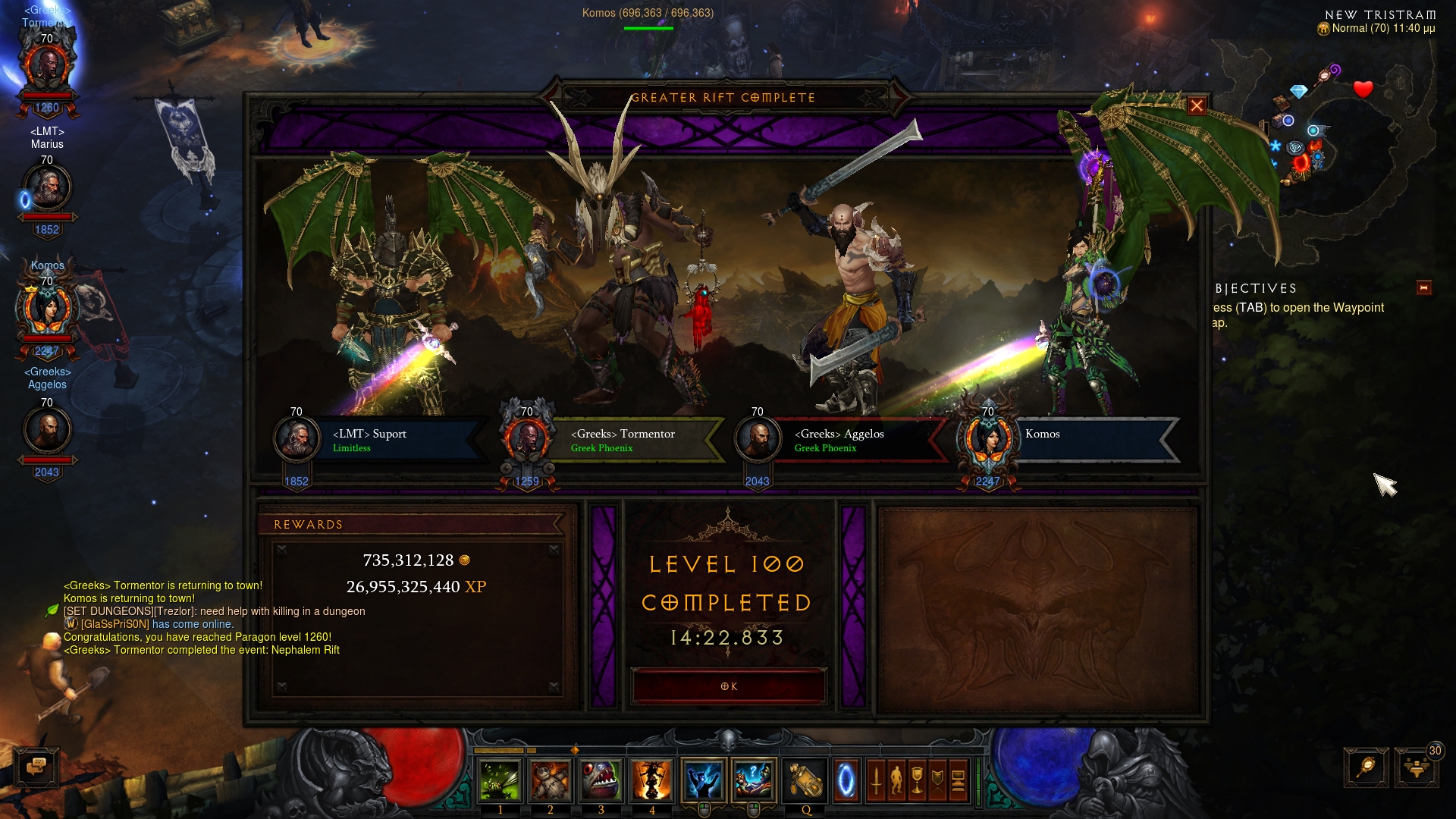Open the computer-icon game menu button
Viewport: 1456px width, 819px height.
point(958,780)
